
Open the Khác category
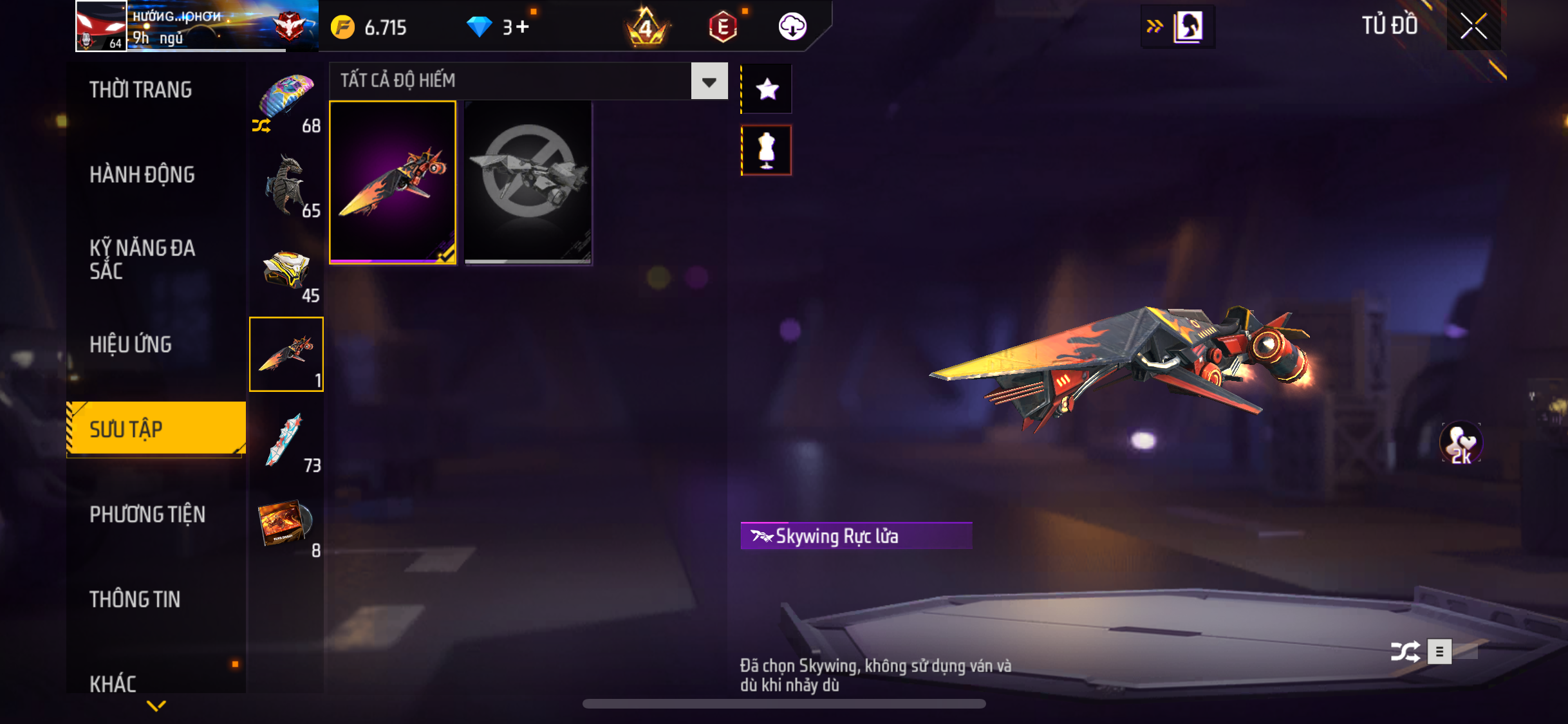tap(113, 682)
